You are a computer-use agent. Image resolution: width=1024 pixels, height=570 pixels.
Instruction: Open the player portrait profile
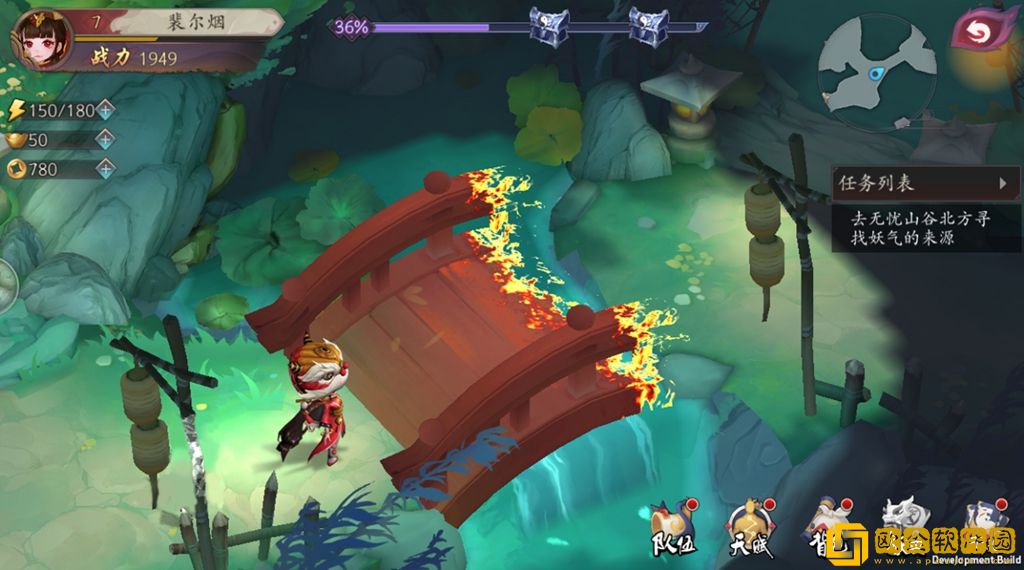coord(40,38)
